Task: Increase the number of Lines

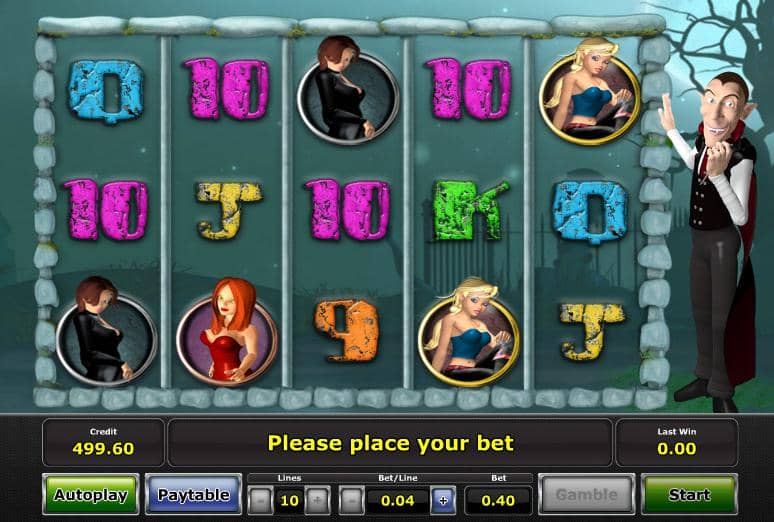Action: coord(317,500)
